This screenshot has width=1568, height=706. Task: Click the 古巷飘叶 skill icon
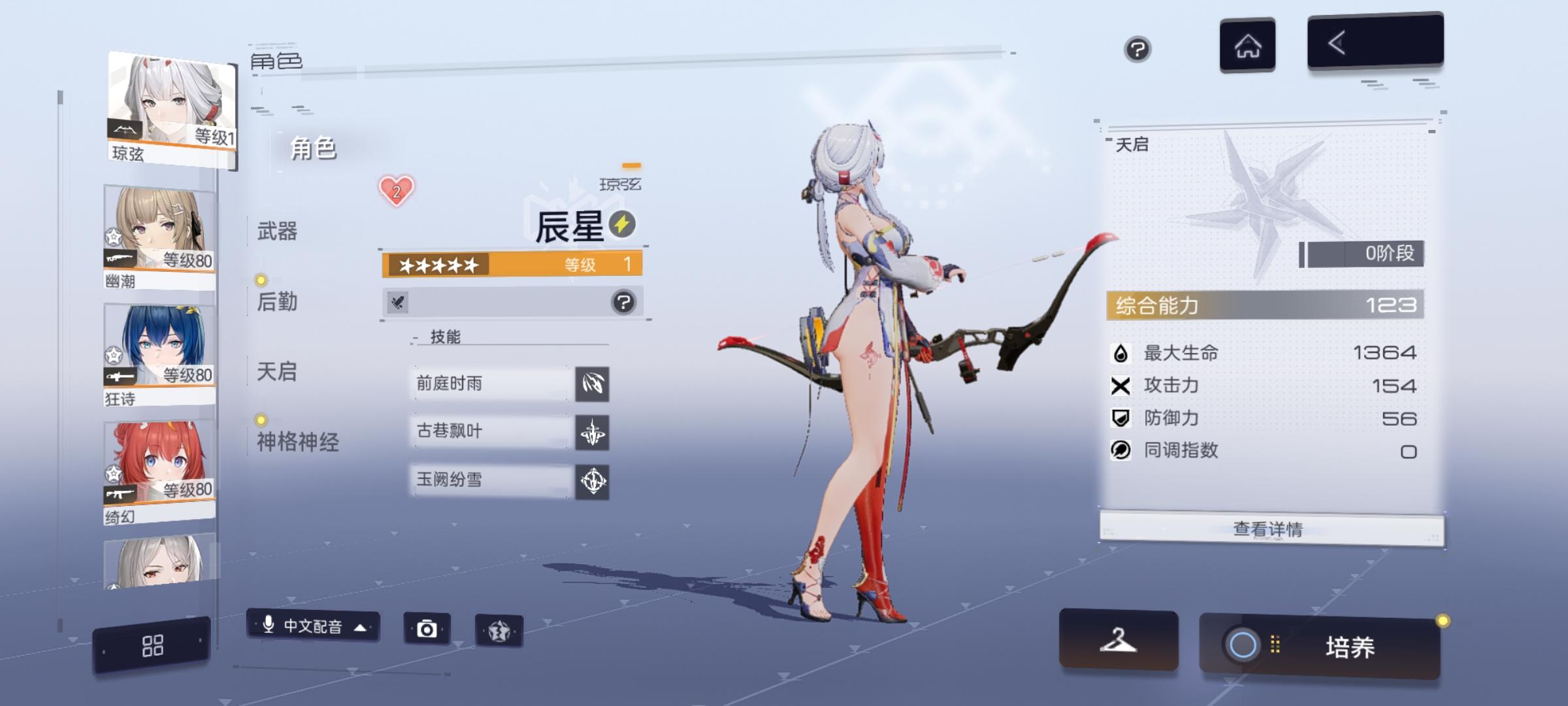coord(593,433)
